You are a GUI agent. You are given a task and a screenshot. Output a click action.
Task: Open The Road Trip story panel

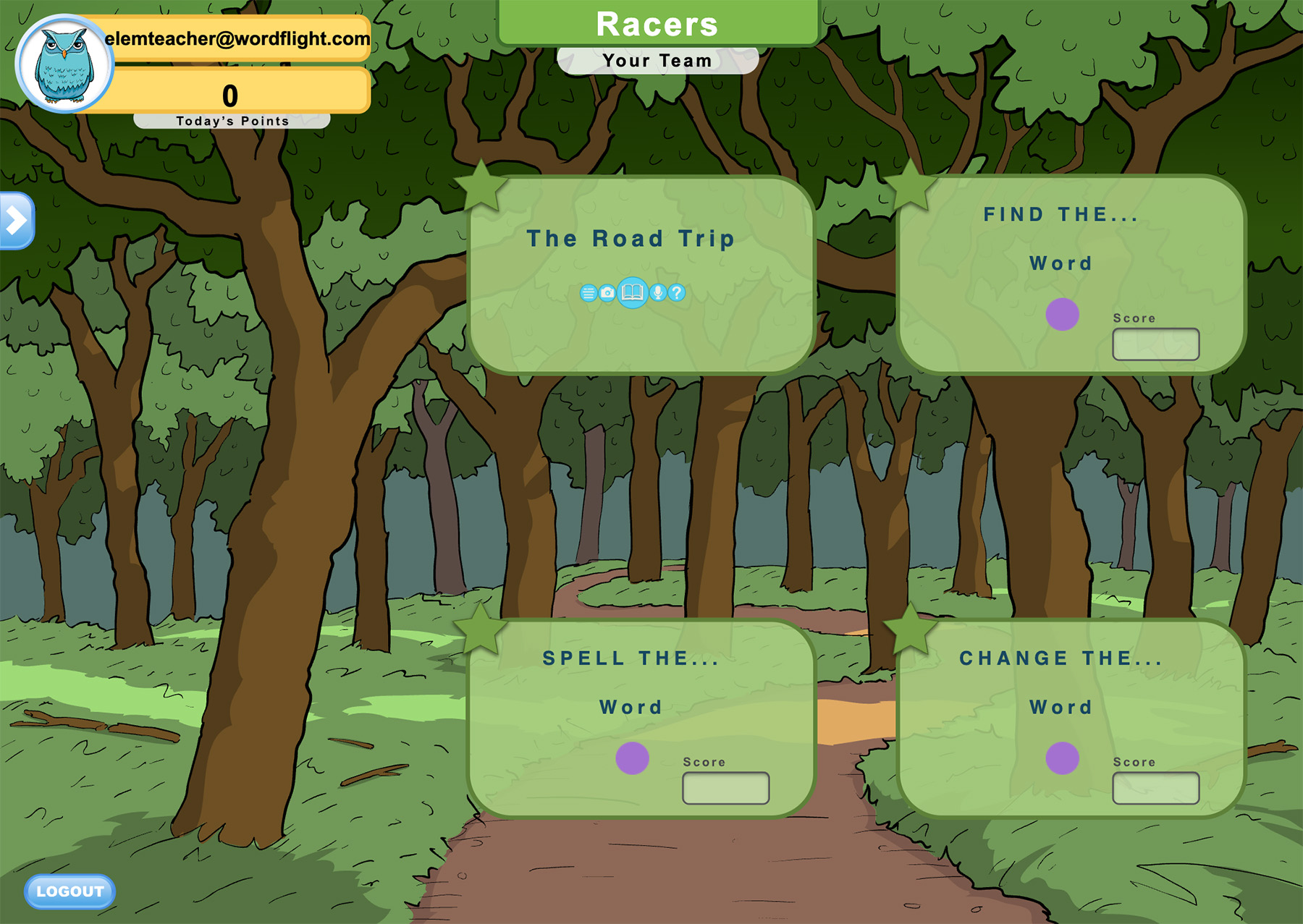click(630, 239)
